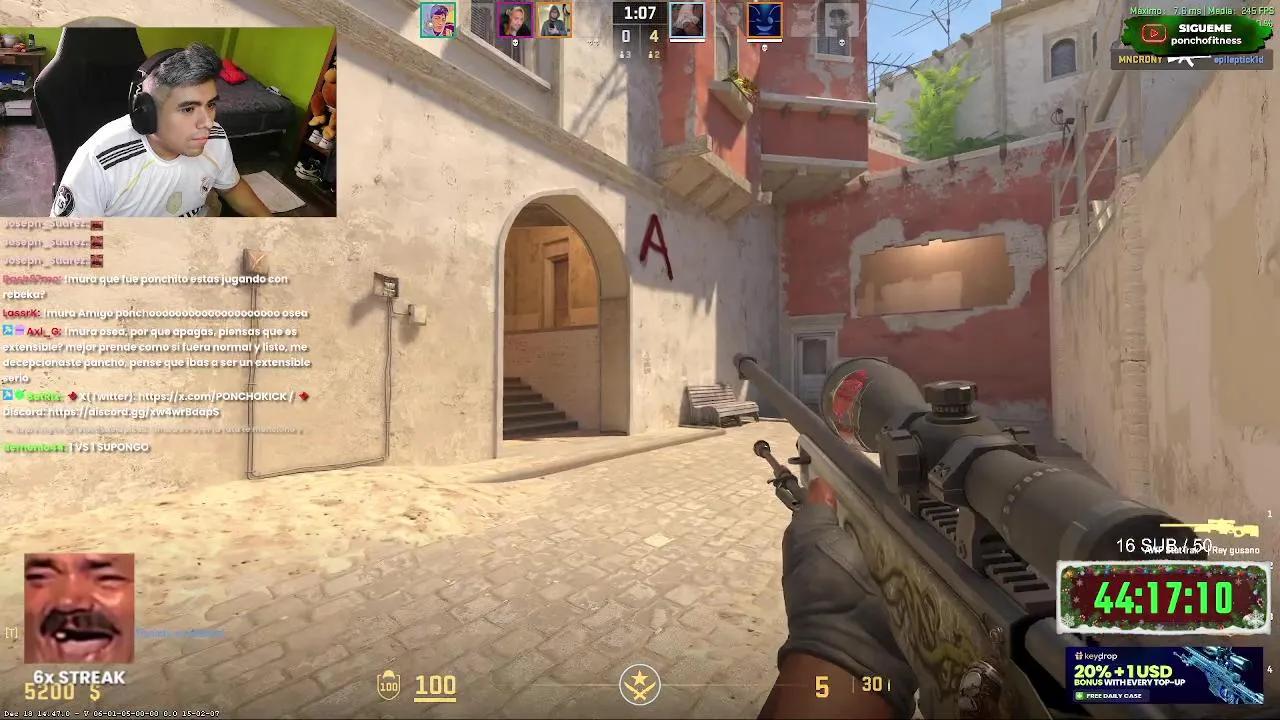Click the green gift icon on FREE DAILY CASE
This screenshot has width=1280, height=720.
pyautogui.click(x=1080, y=695)
